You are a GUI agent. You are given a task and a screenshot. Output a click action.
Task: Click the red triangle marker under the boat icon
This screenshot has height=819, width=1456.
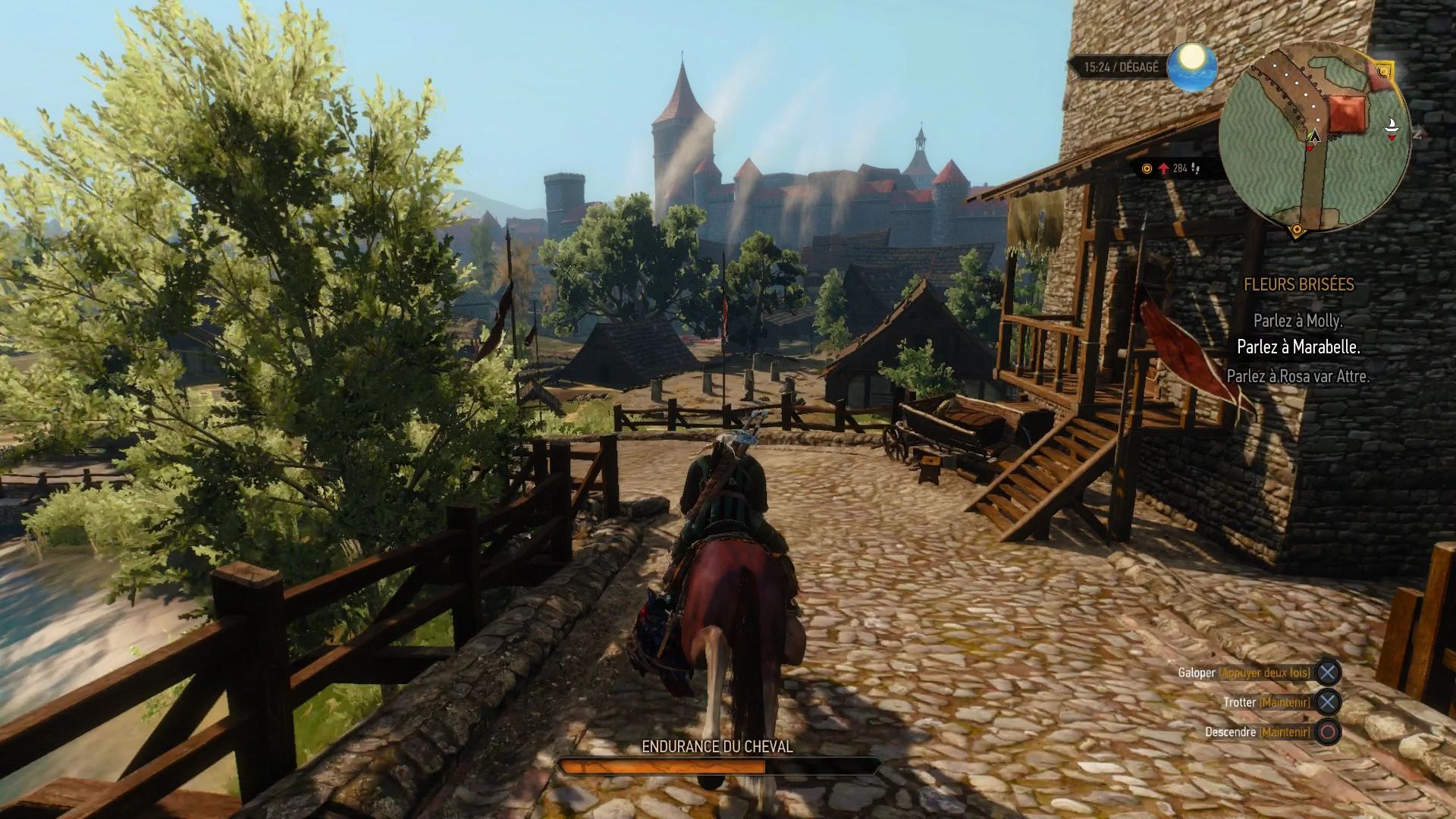1392,137
